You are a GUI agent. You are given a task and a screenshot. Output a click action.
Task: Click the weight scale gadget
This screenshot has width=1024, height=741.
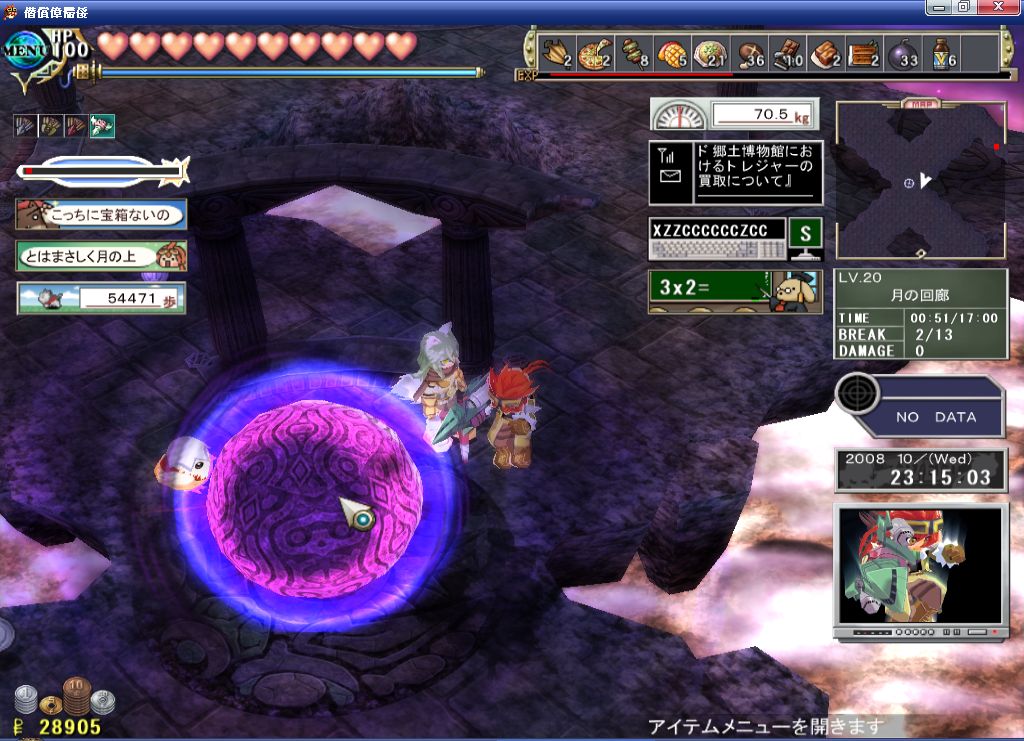pos(734,115)
